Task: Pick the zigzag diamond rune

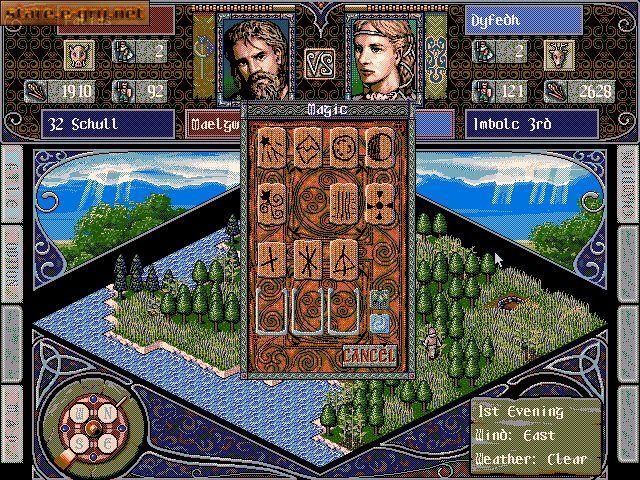Action: 307,149
